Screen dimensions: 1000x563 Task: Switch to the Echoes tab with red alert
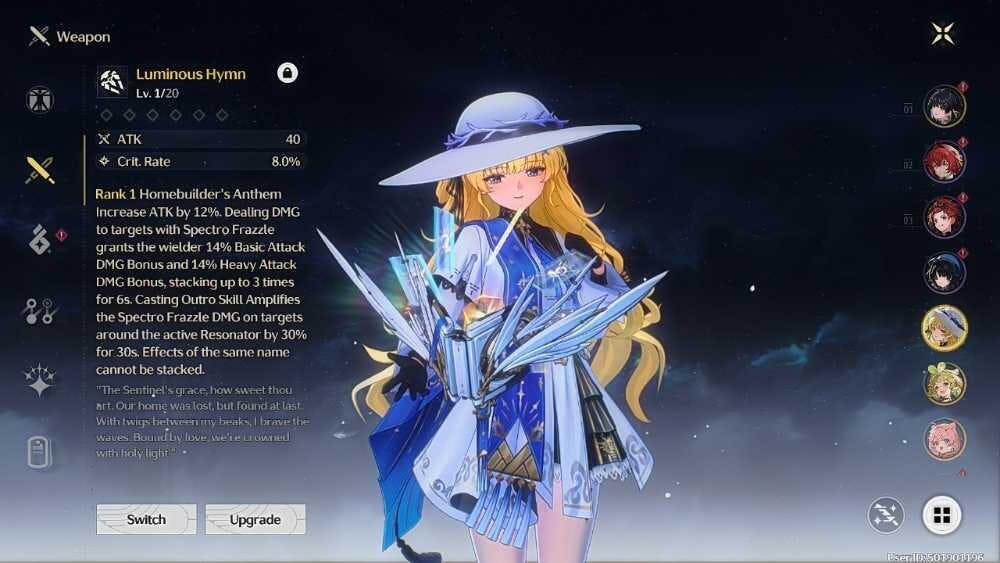pyautogui.click(x=40, y=240)
